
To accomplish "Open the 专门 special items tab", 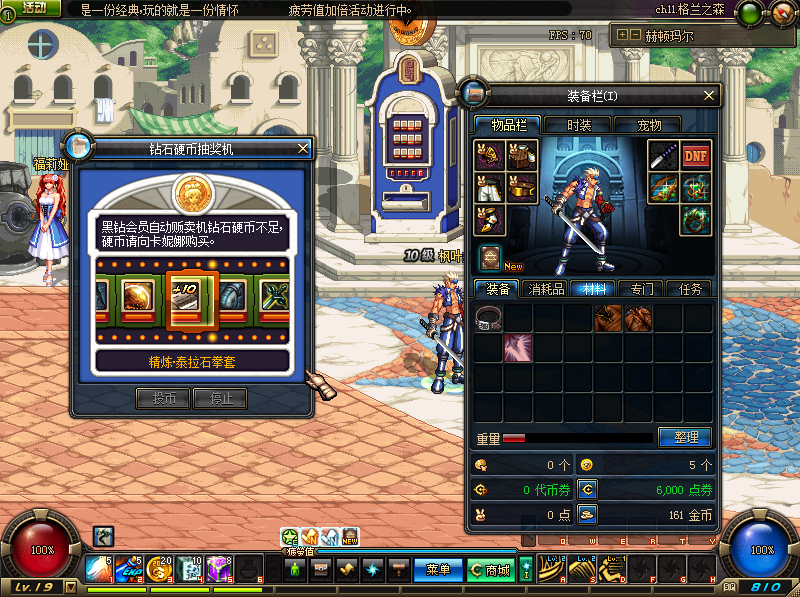I will (642, 289).
